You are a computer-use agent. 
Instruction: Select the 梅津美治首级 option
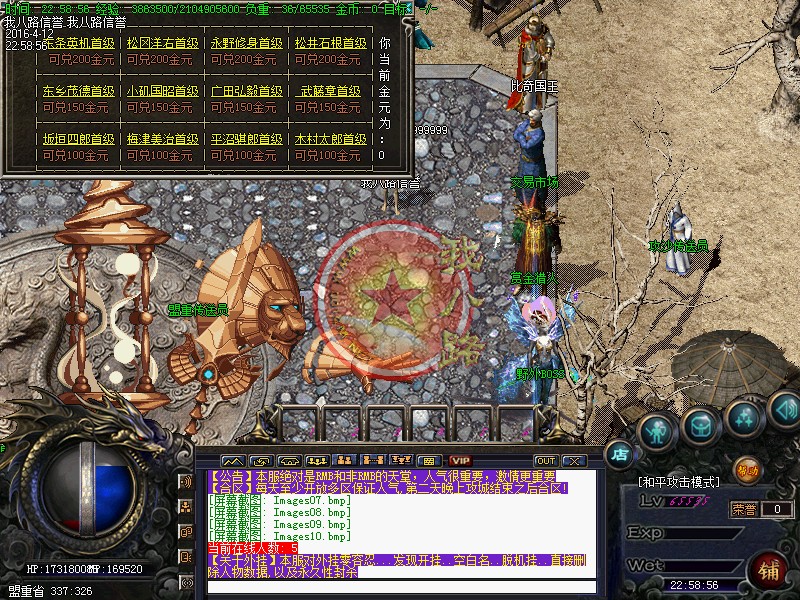coord(162,139)
